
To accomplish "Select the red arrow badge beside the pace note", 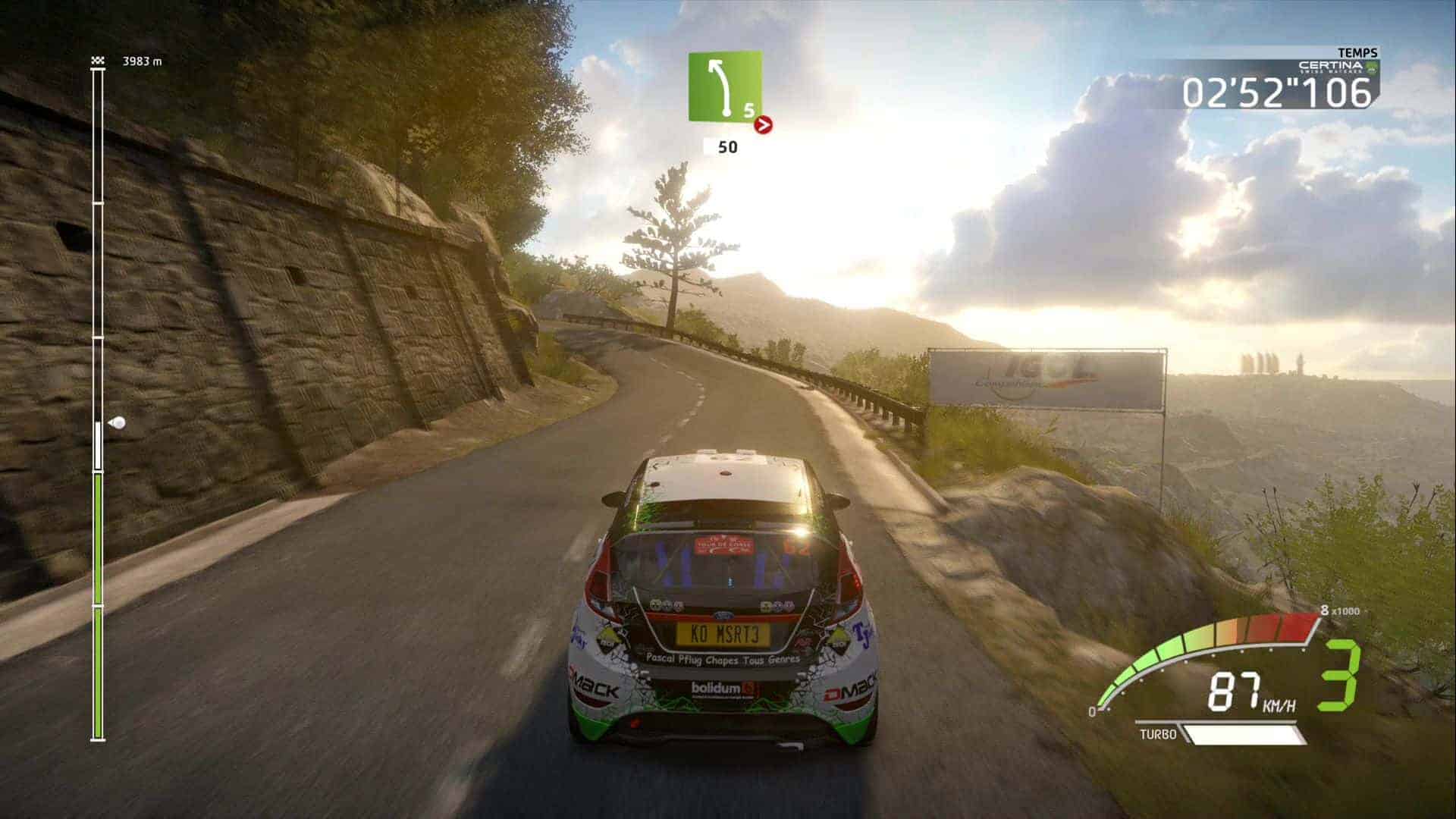I will [764, 125].
